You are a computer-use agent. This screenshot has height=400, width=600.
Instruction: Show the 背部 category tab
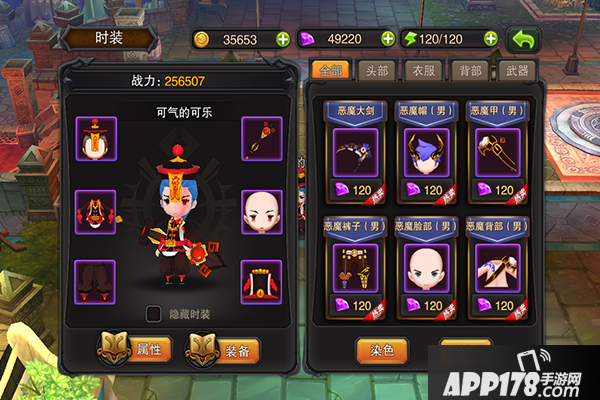point(470,71)
